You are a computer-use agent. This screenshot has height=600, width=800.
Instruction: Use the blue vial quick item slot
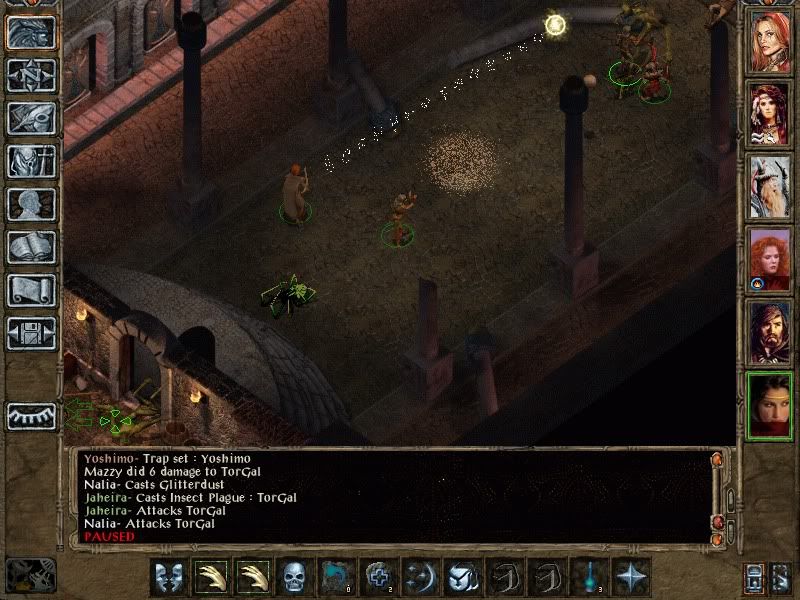coord(589,577)
